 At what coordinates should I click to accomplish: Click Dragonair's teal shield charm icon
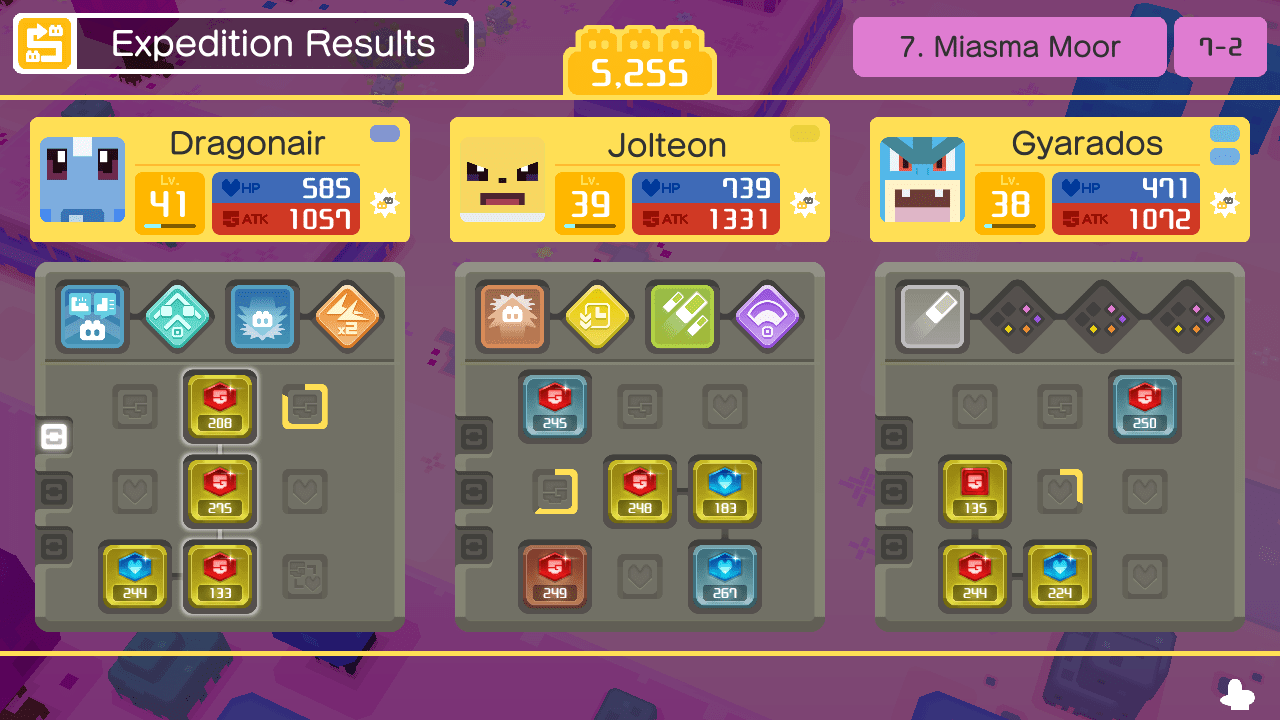point(178,317)
